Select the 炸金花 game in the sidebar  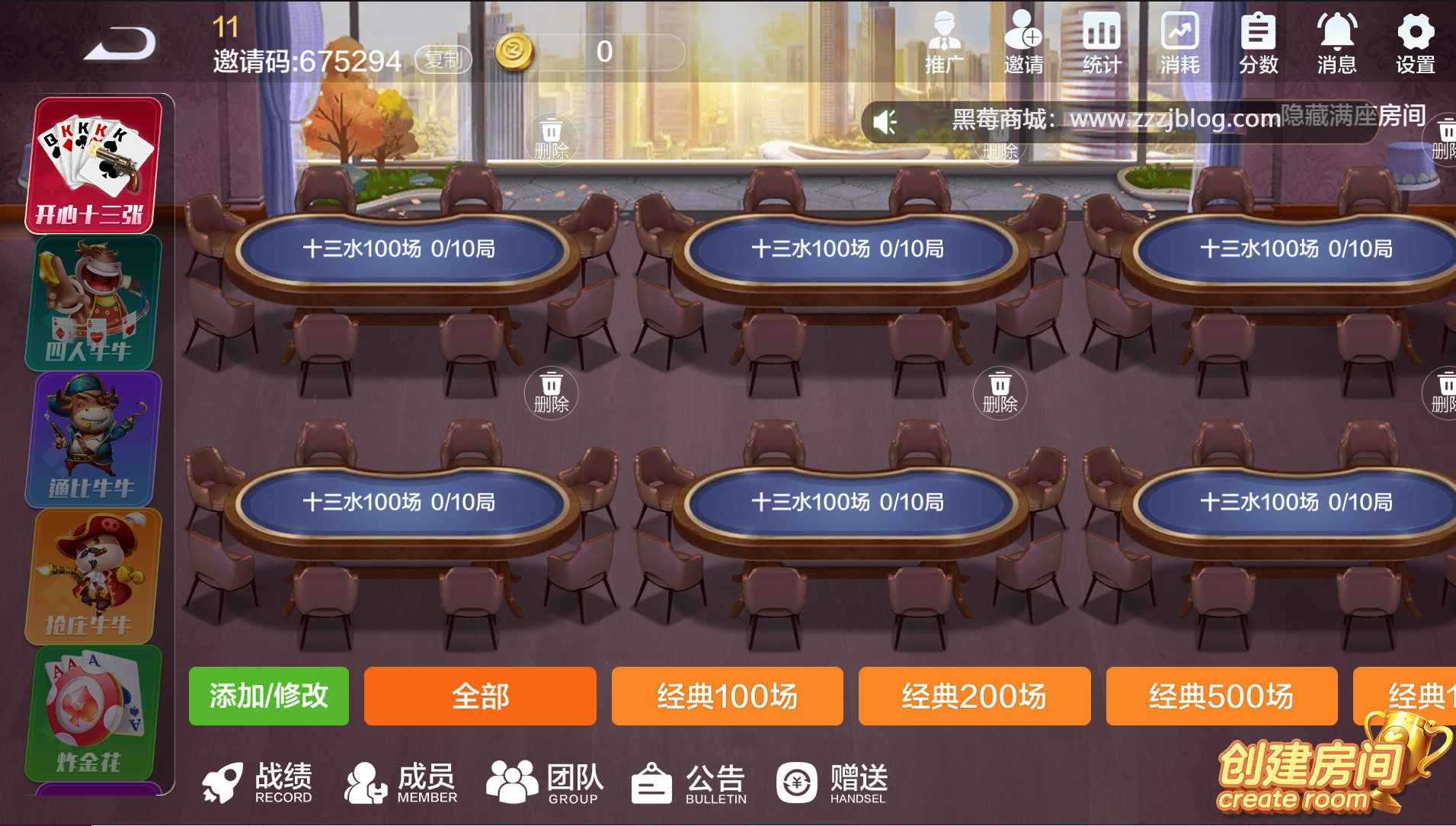[91, 712]
